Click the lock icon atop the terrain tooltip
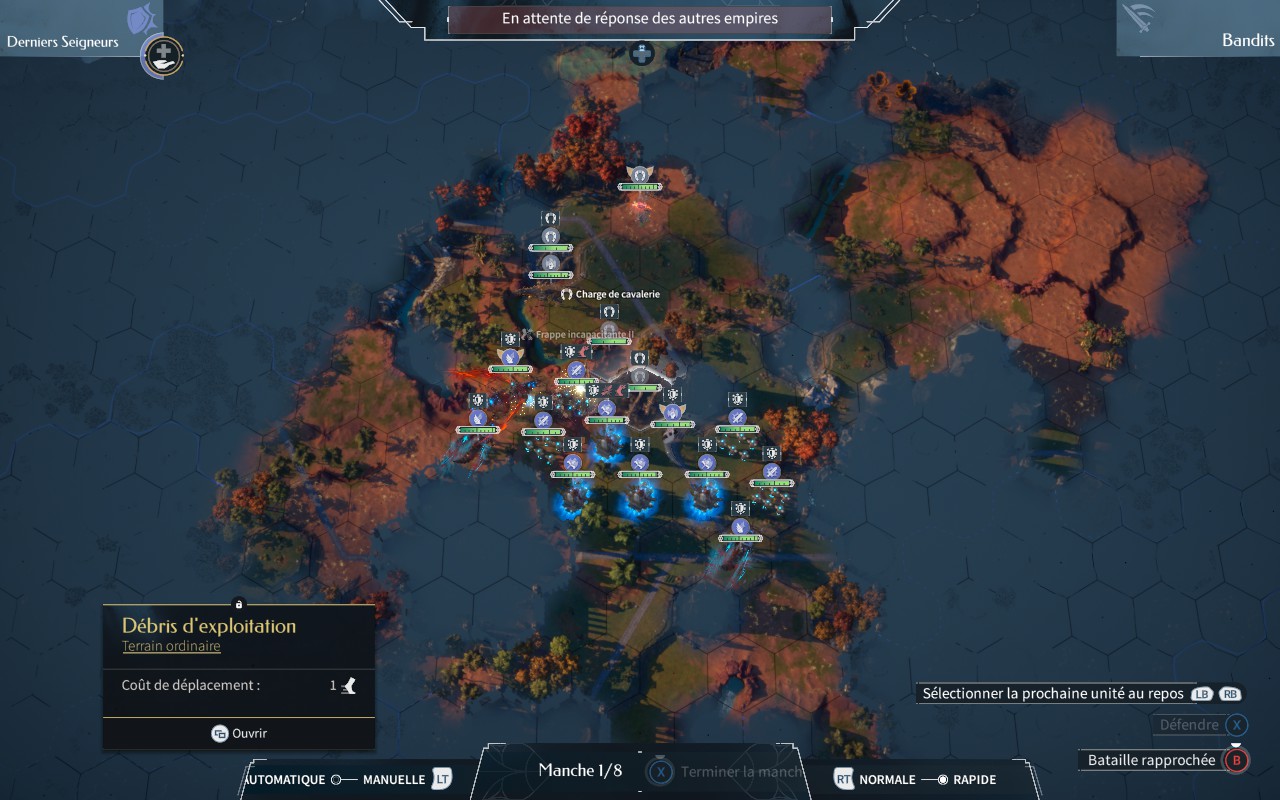The height and width of the screenshot is (800, 1280). [x=238, y=604]
